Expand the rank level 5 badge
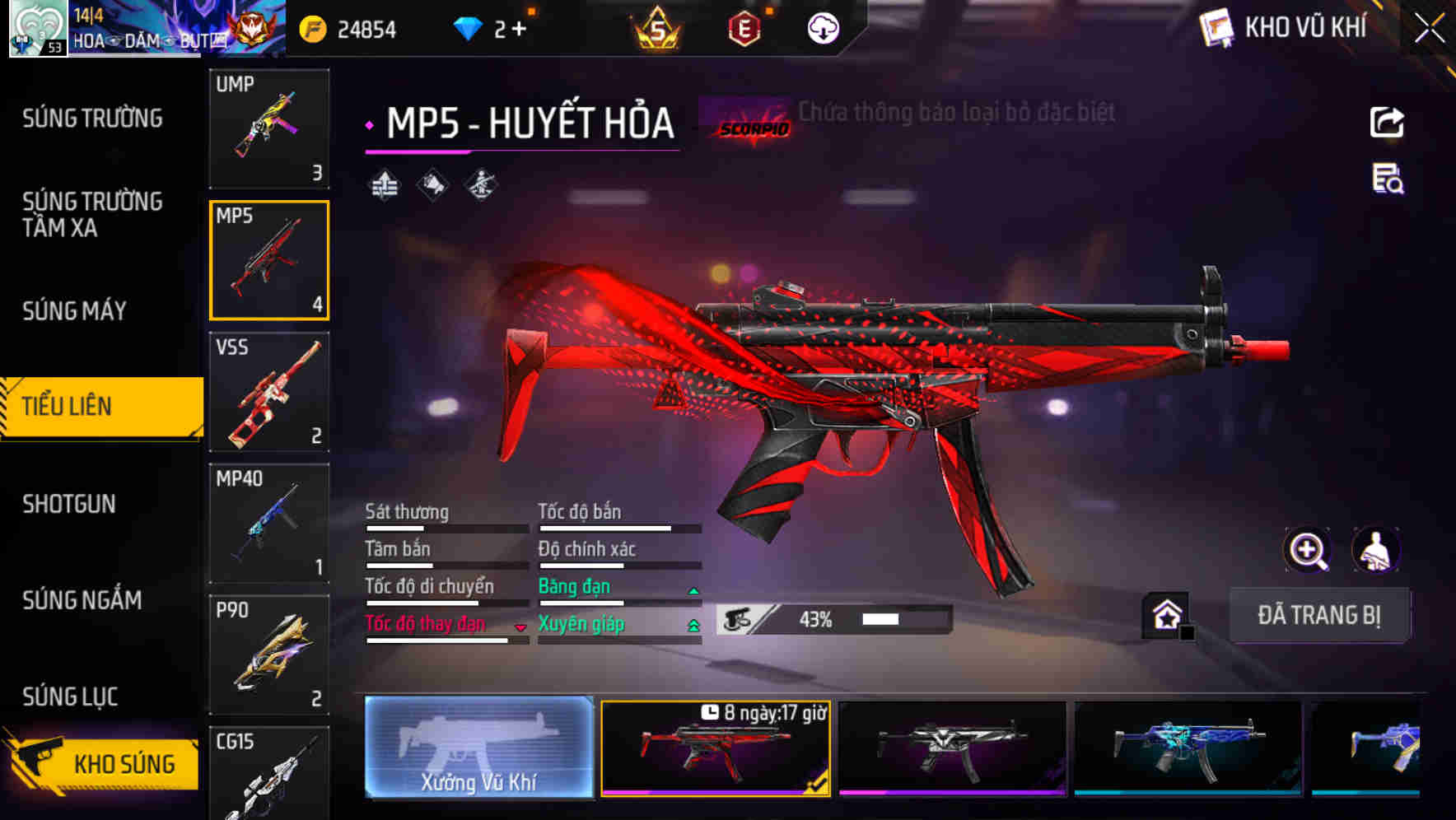Screen dimensions: 1456x820 659,27
